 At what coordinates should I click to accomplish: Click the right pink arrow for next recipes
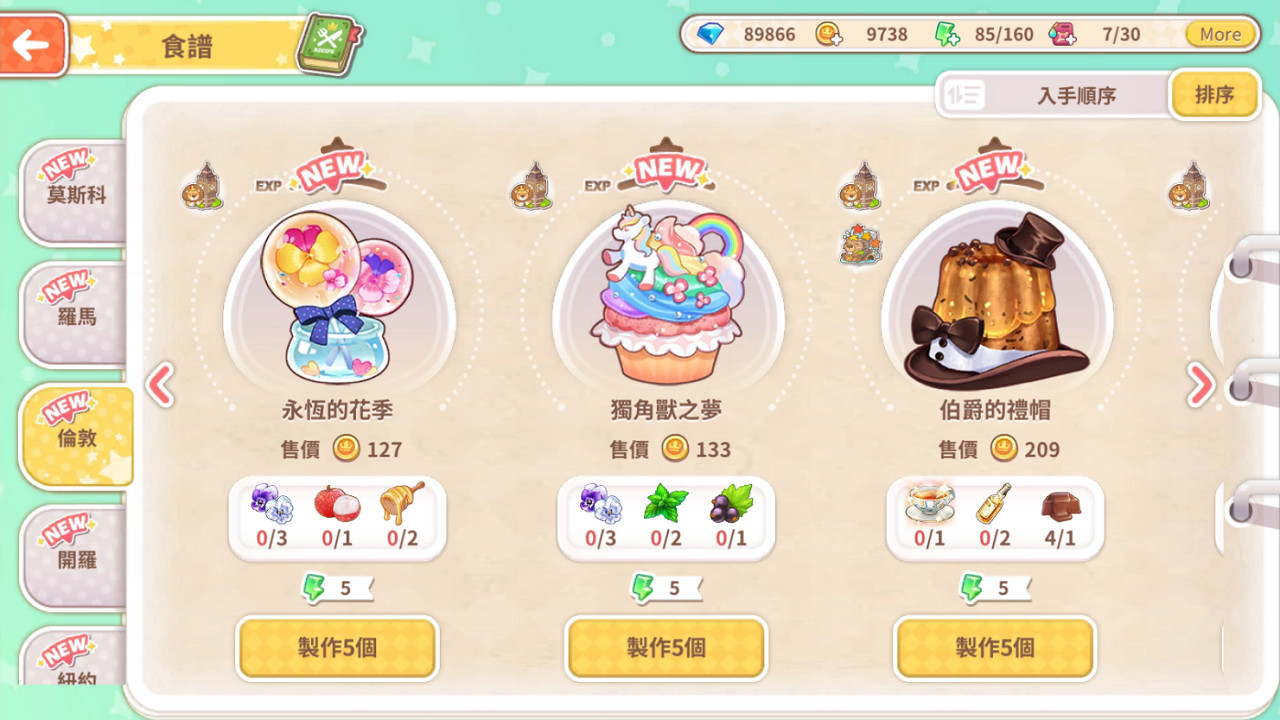click(1200, 385)
